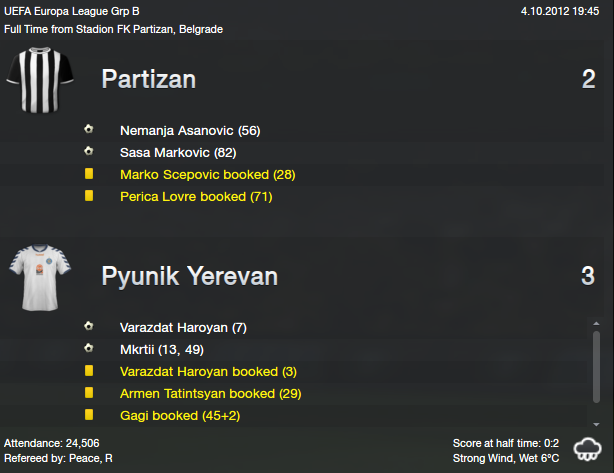Image resolution: width=614 pixels, height=473 pixels.
Task: Click Partizan's black-and-white striped kit
Action: click(x=41, y=80)
